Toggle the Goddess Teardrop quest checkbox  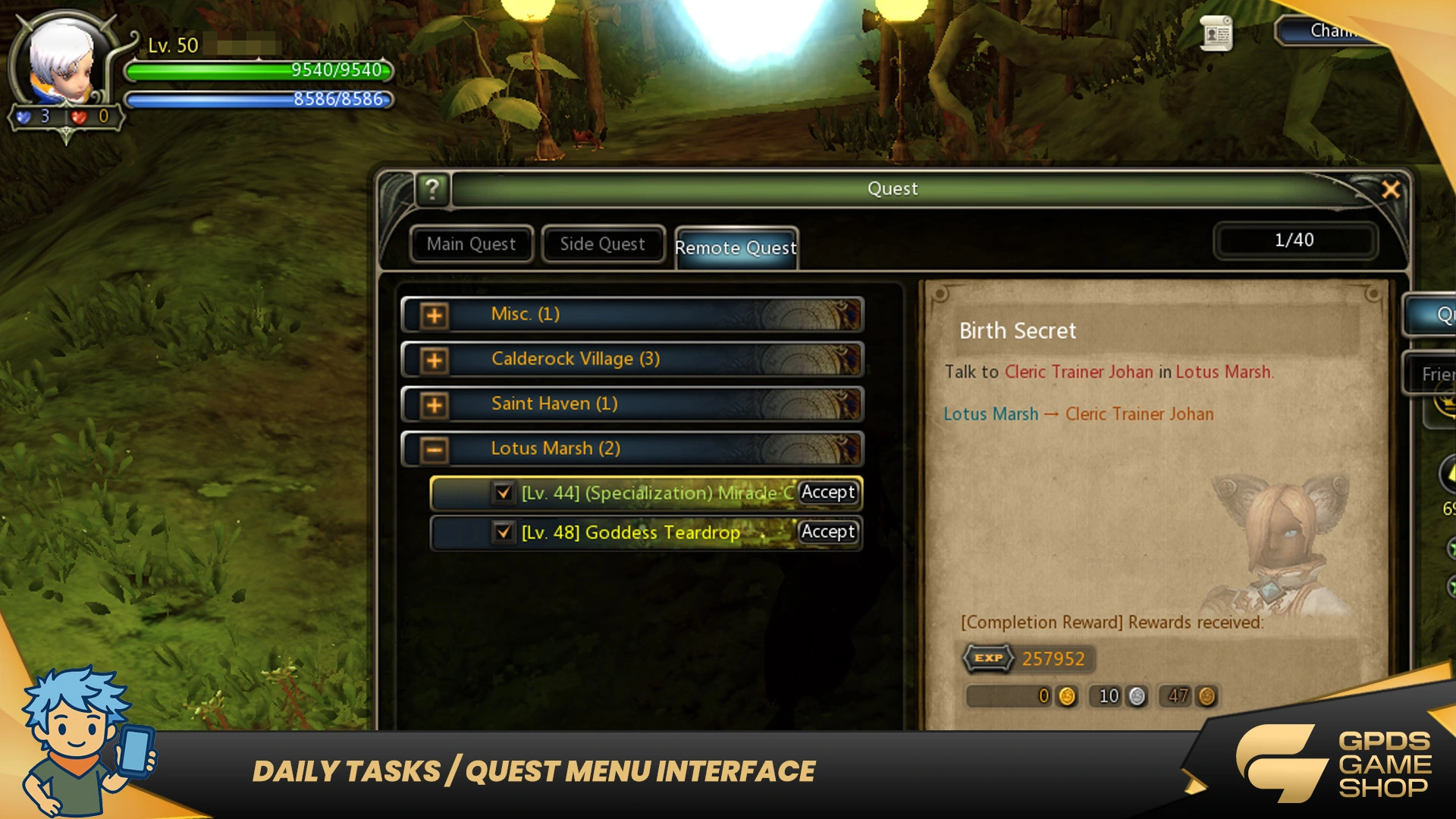click(x=503, y=532)
